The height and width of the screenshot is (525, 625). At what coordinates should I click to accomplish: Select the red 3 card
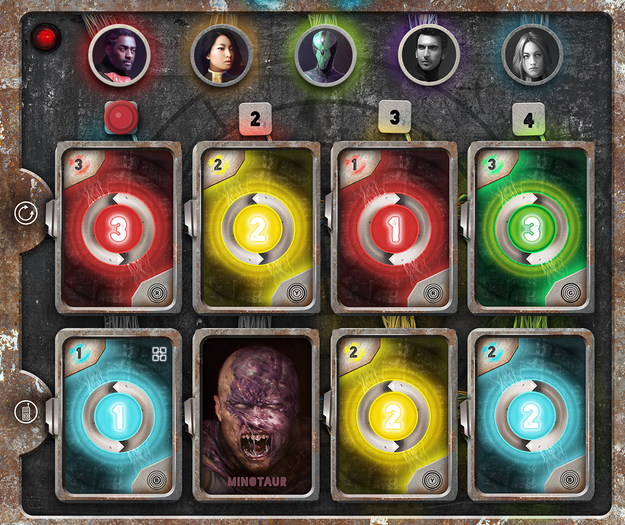pos(119,228)
